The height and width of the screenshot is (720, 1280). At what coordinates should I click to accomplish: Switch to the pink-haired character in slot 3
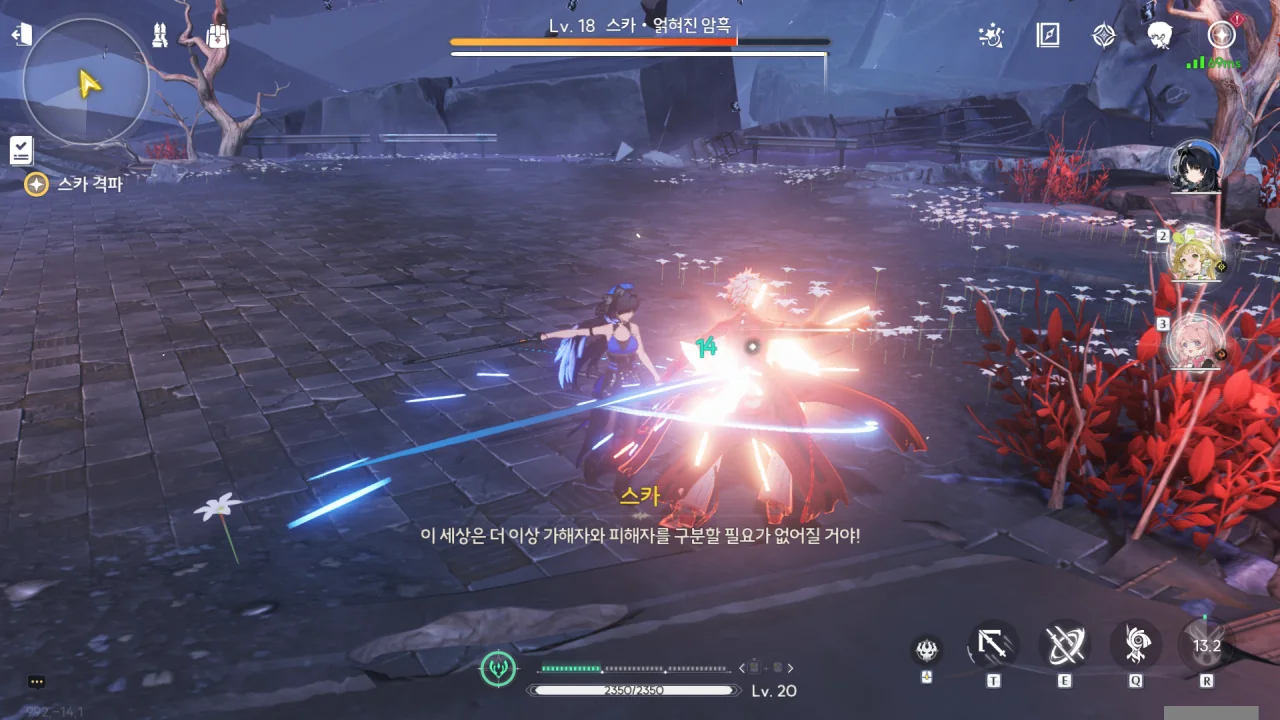(1196, 341)
